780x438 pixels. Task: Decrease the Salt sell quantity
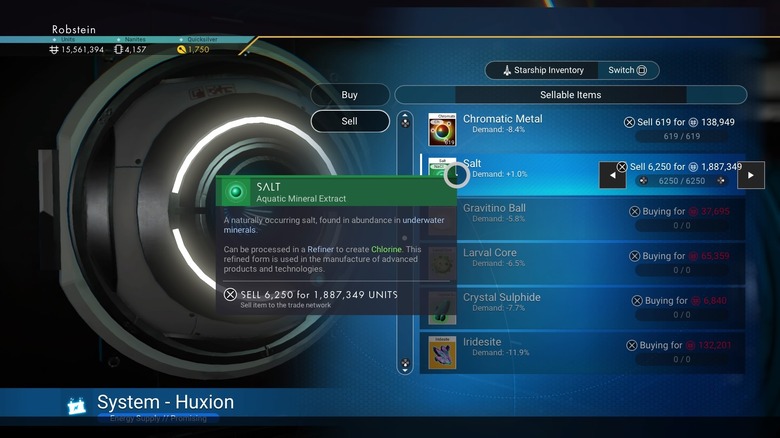(613, 175)
